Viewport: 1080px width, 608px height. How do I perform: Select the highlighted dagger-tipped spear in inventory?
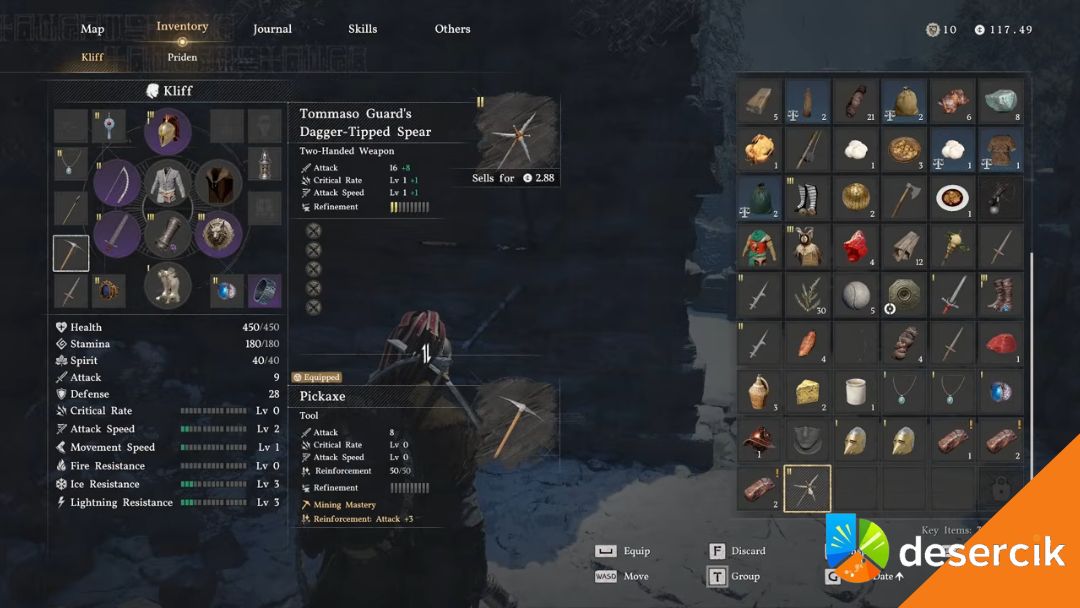coord(807,489)
